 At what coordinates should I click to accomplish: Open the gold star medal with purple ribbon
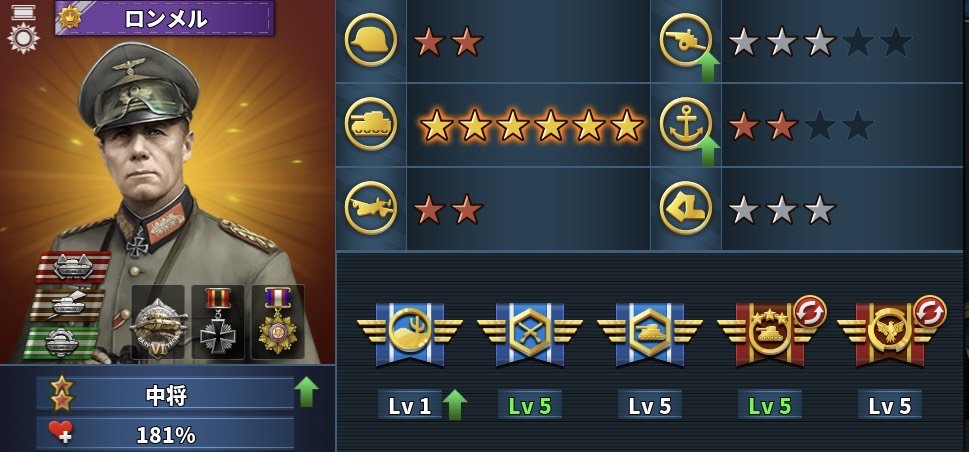coord(277,321)
